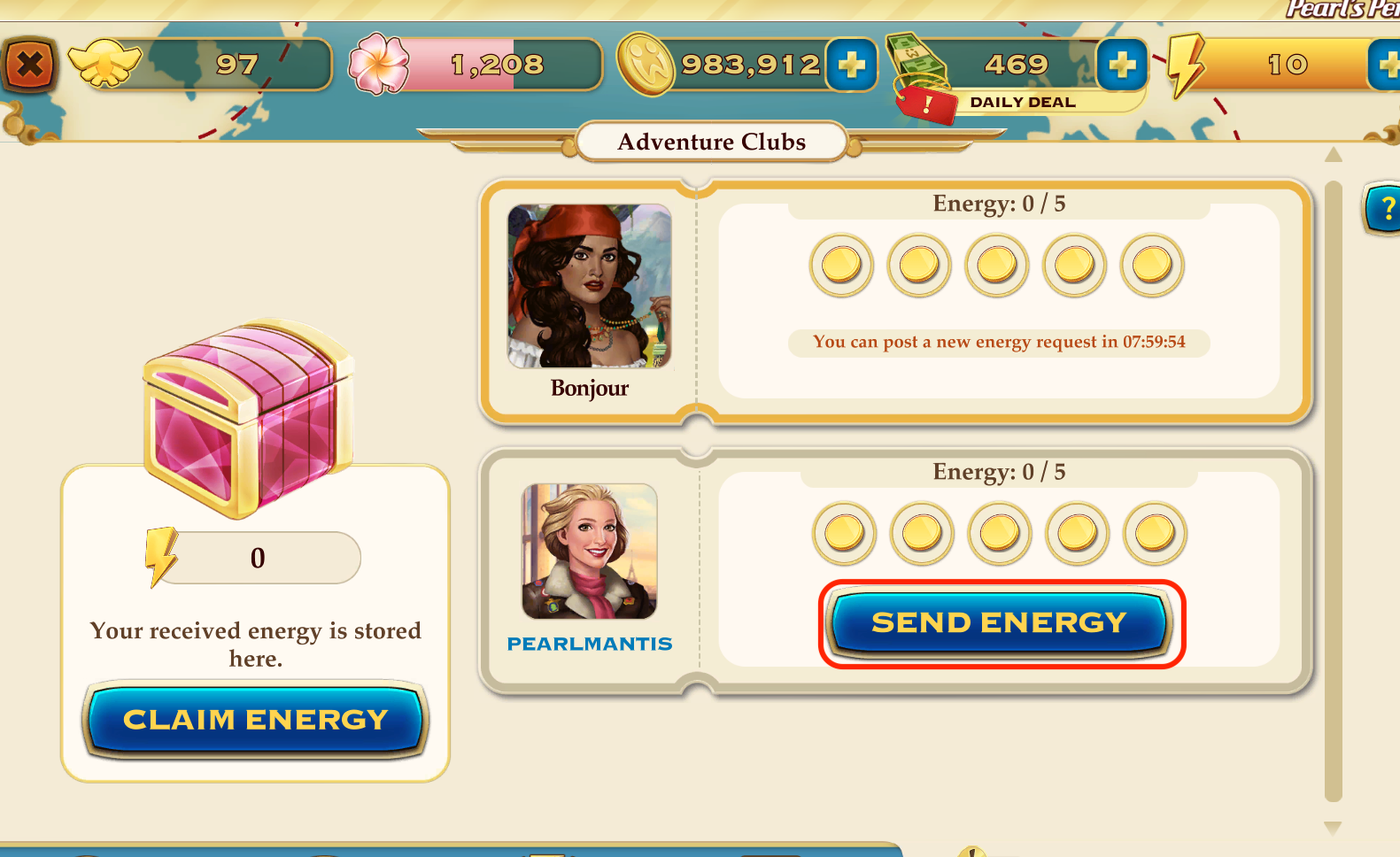The height and width of the screenshot is (857, 1400).
Task: Open the blue question mark help
Action: pos(1384,209)
